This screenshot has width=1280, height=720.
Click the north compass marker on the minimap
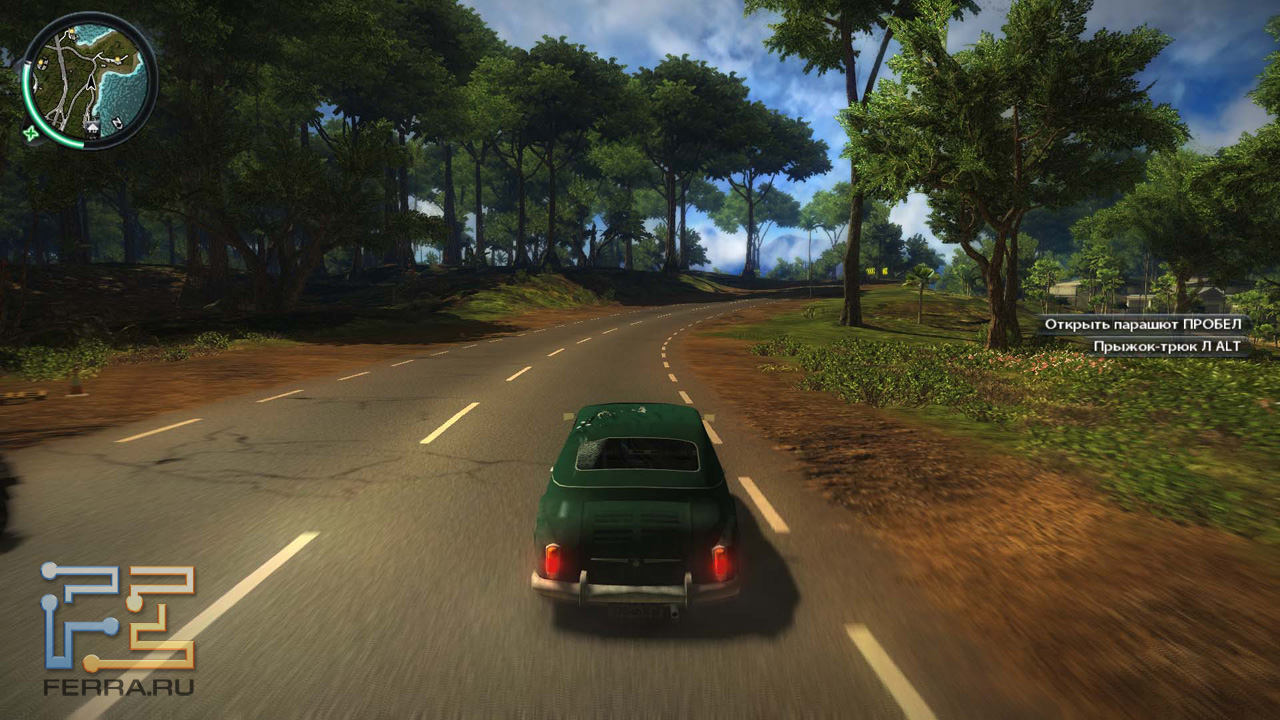118,122
